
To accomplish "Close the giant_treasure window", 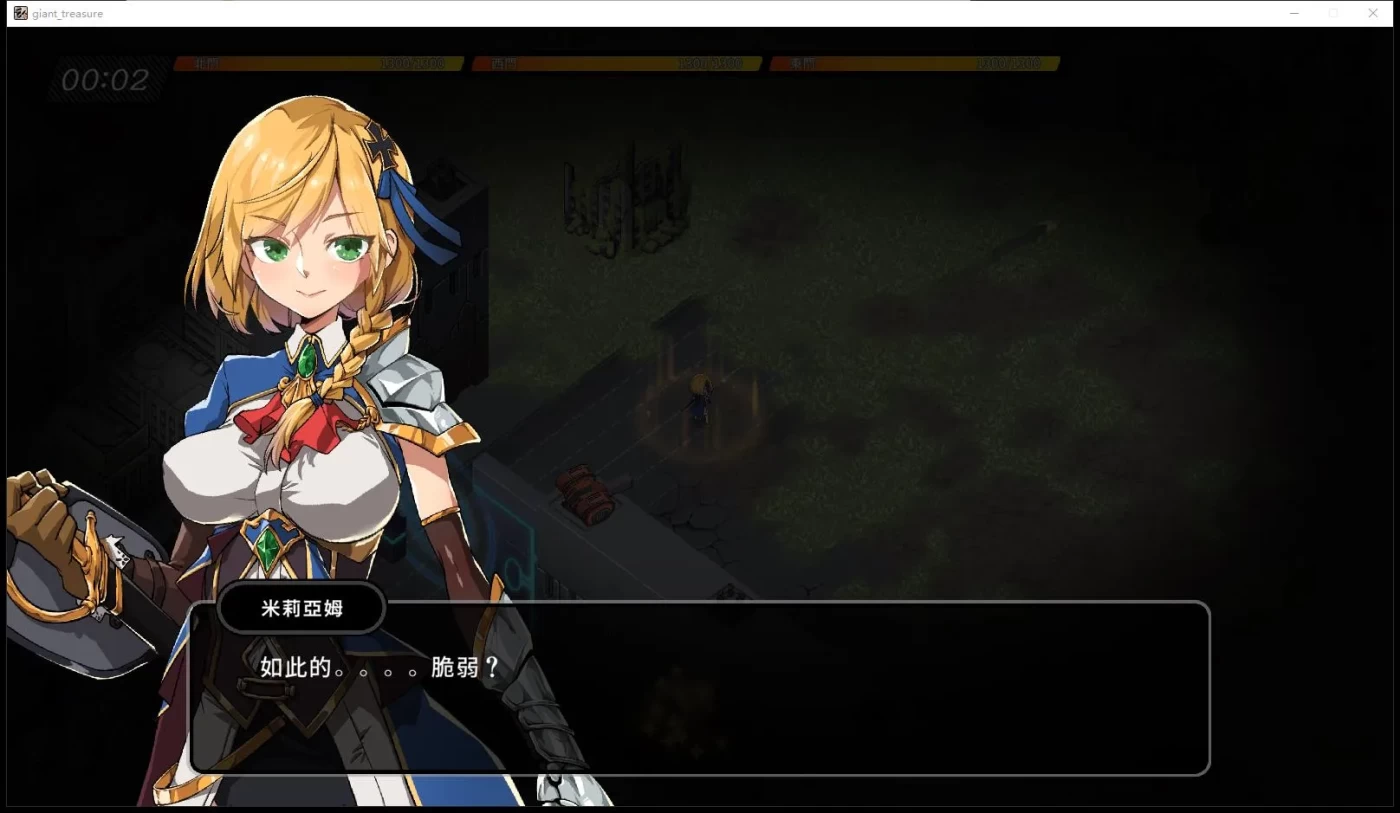I will [x=1373, y=13].
